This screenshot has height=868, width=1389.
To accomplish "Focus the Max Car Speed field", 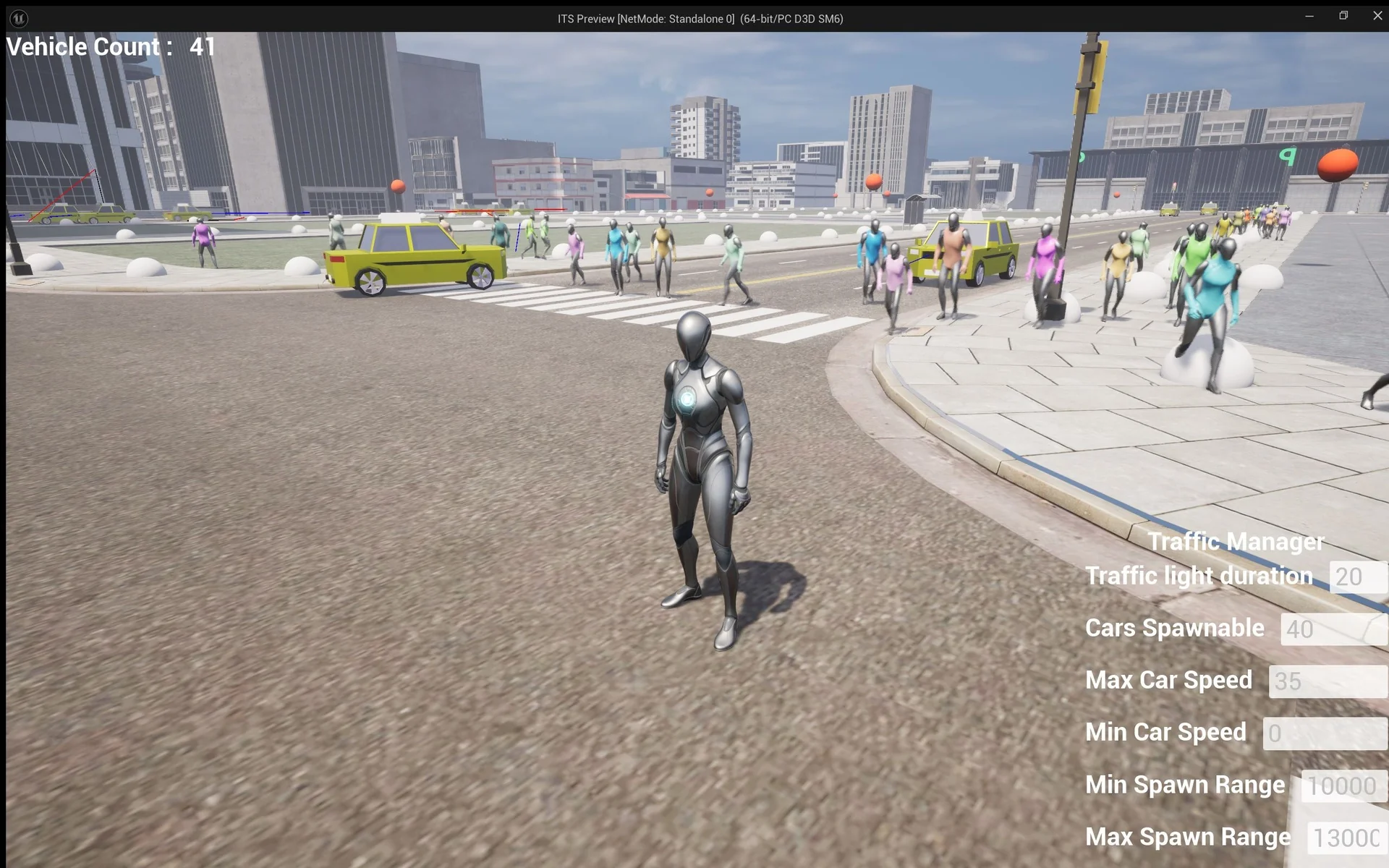I will point(1328,681).
